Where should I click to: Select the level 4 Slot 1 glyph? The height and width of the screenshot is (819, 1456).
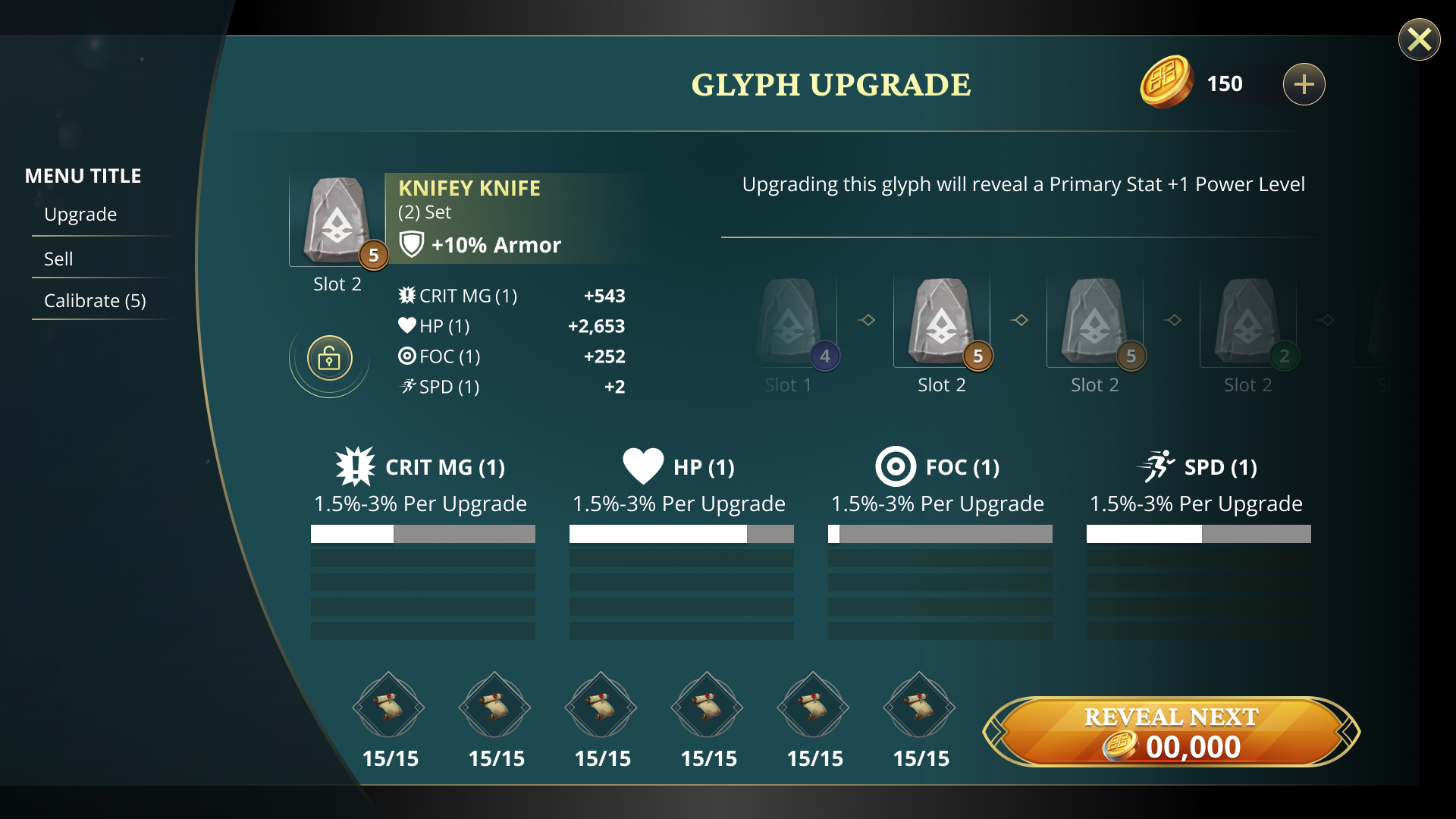click(x=789, y=322)
